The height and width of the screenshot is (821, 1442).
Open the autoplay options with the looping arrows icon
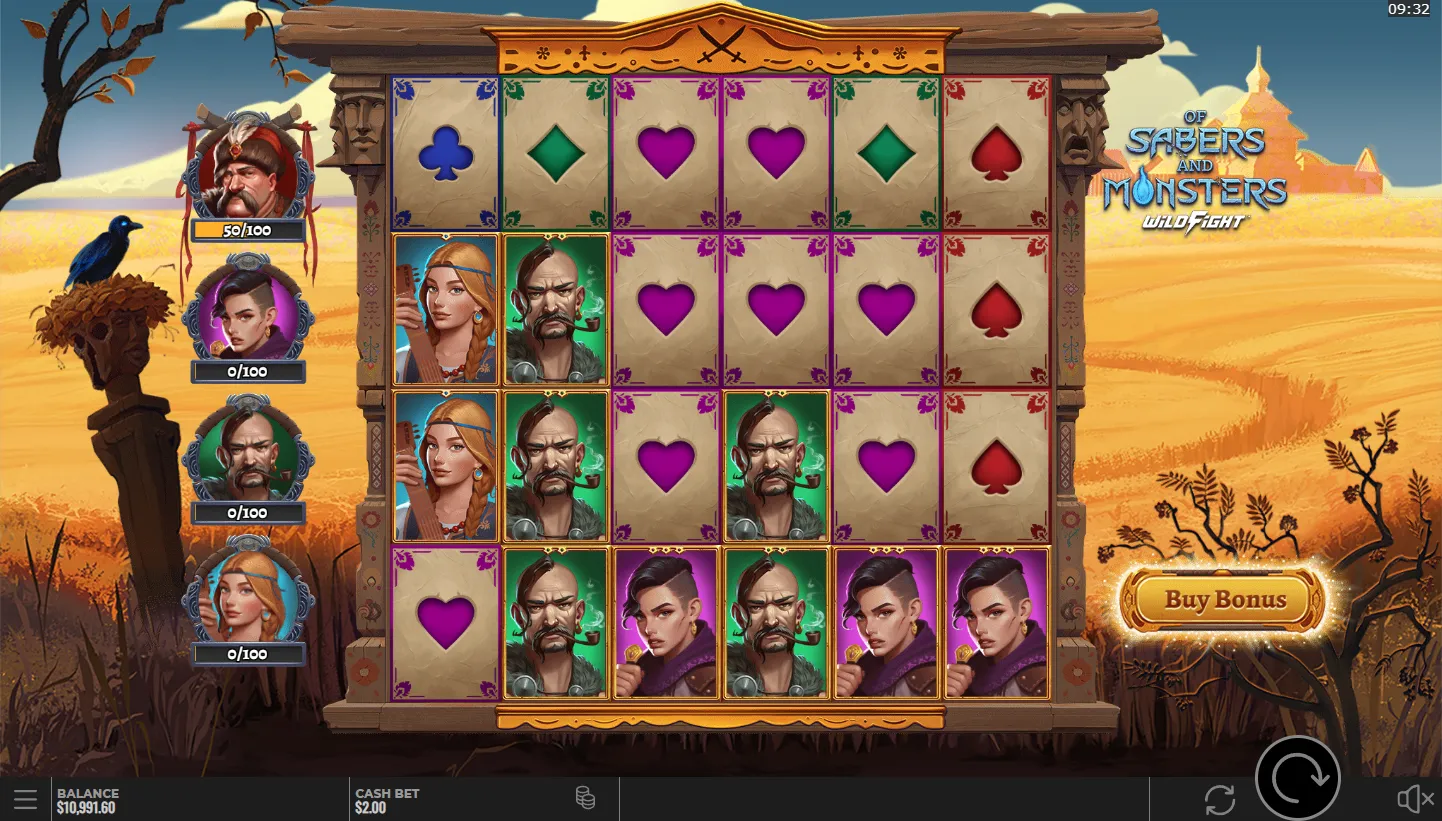click(1220, 799)
